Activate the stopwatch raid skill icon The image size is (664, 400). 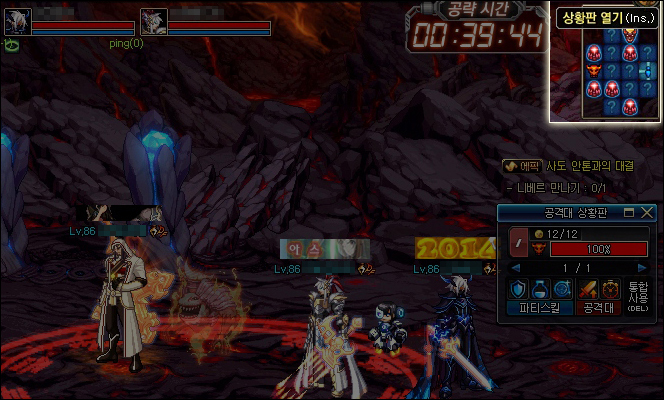pyautogui.click(x=611, y=289)
